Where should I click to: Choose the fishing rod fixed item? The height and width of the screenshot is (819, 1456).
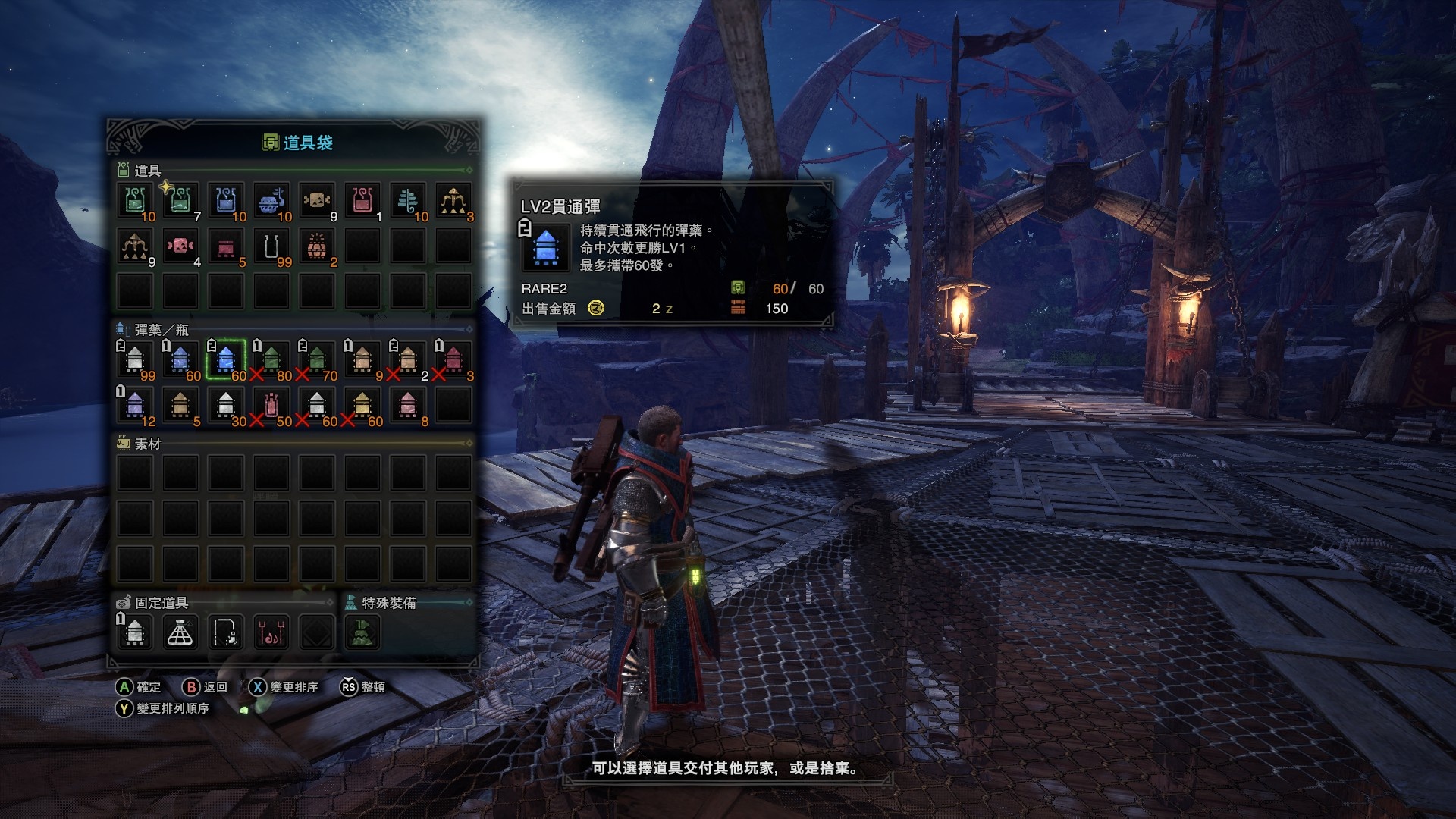tap(226, 632)
